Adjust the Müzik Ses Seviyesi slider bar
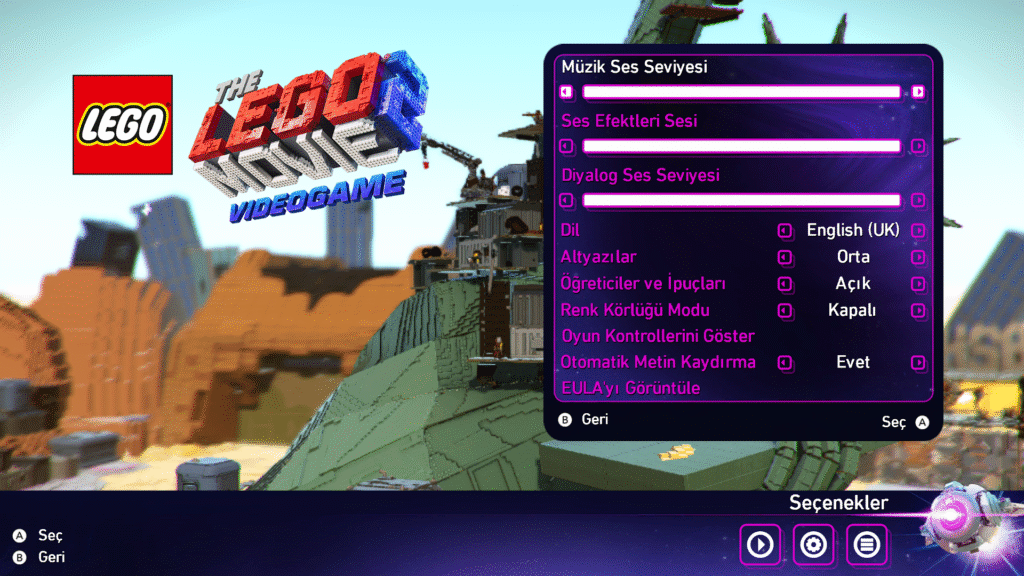 pos(742,92)
